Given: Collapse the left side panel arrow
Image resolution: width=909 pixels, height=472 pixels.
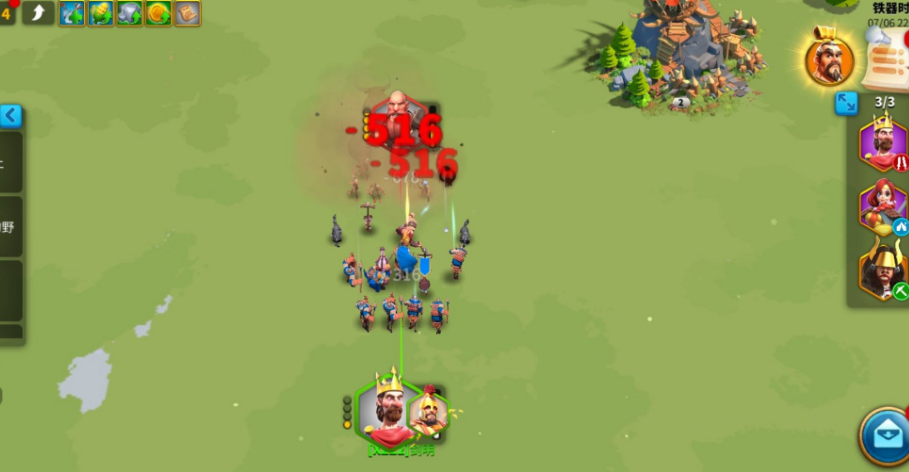Looking at the screenshot, I should click(x=11, y=116).
